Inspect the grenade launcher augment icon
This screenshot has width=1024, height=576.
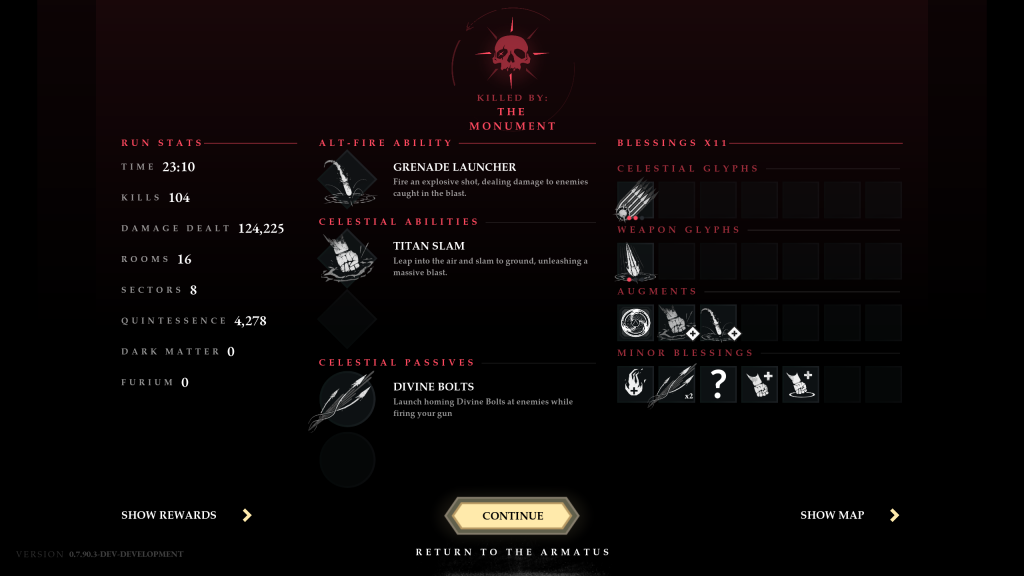pyautogui.click(x=718, y=323)
